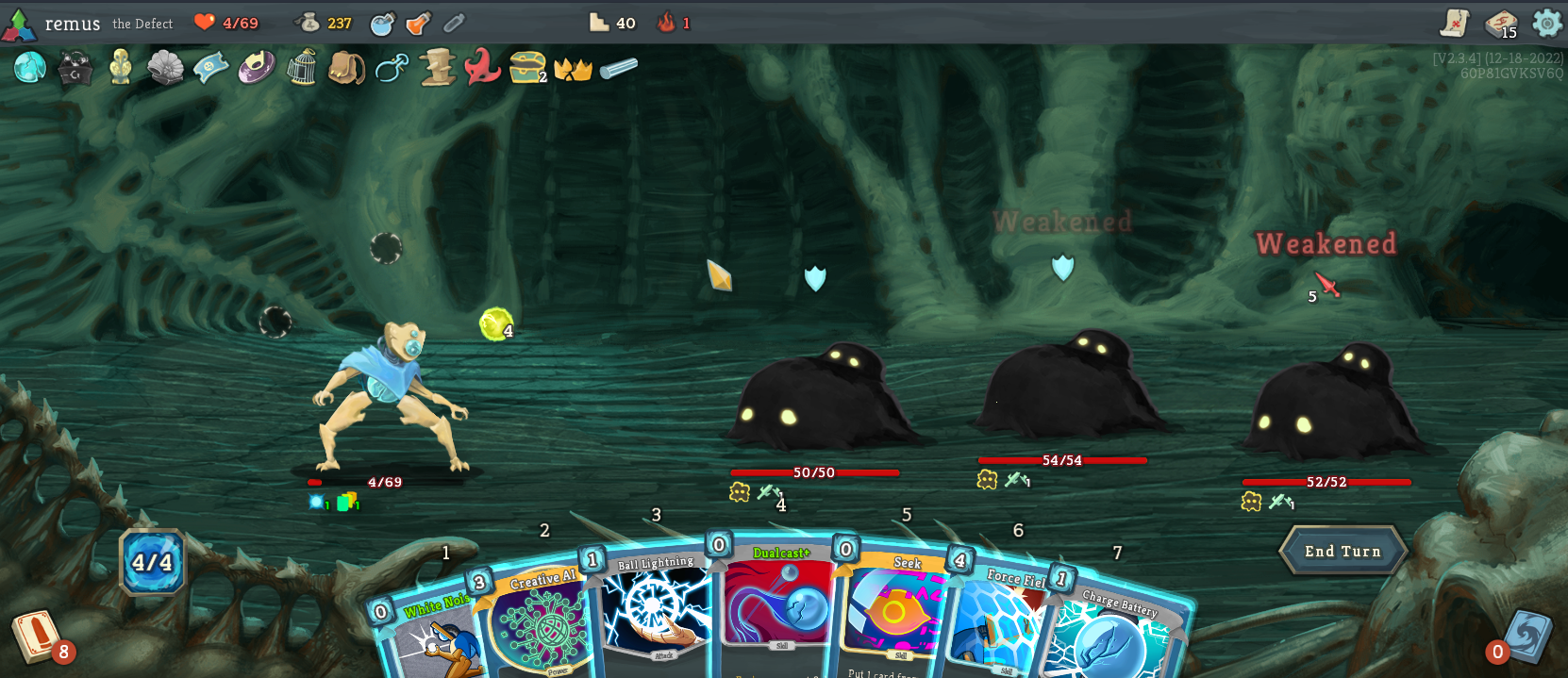This screenshot has height=678, width=1568.
Task: Open the dungeon map scroll
Action: coord(1455,23)
